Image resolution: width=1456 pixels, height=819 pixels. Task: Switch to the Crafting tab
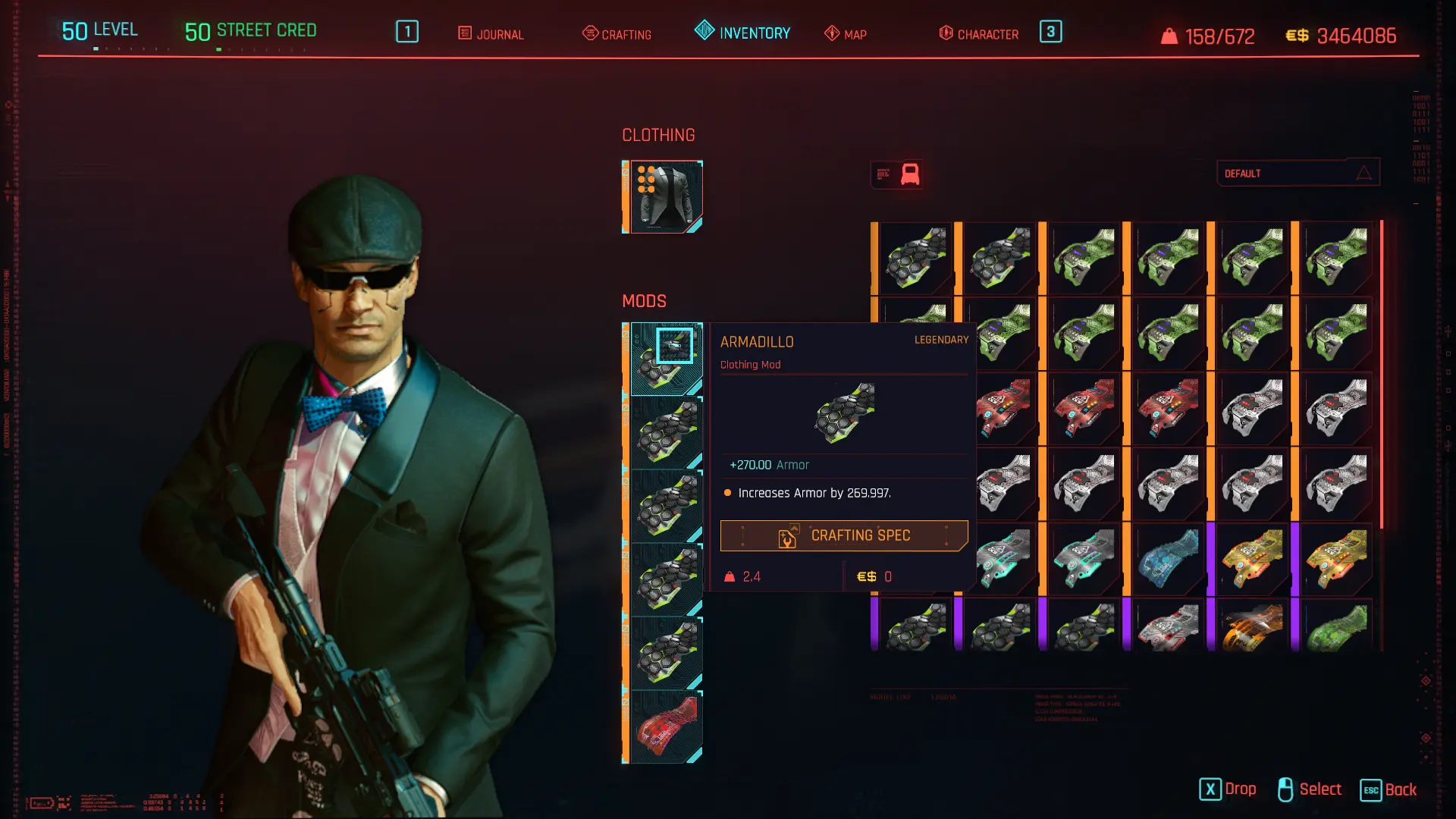pos(617,34)
